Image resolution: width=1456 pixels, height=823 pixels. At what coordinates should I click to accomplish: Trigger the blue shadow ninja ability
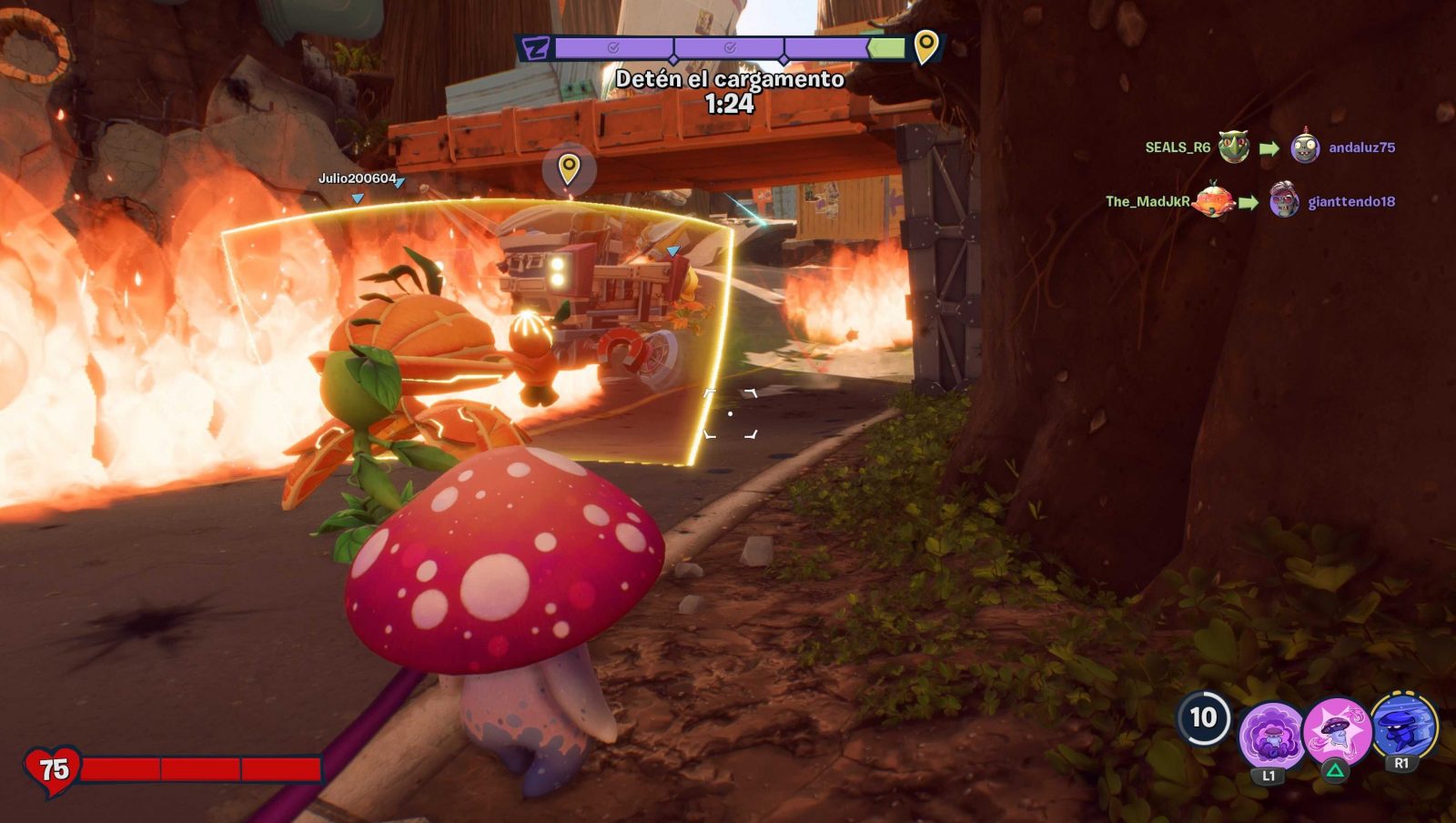pos(1403,726)
